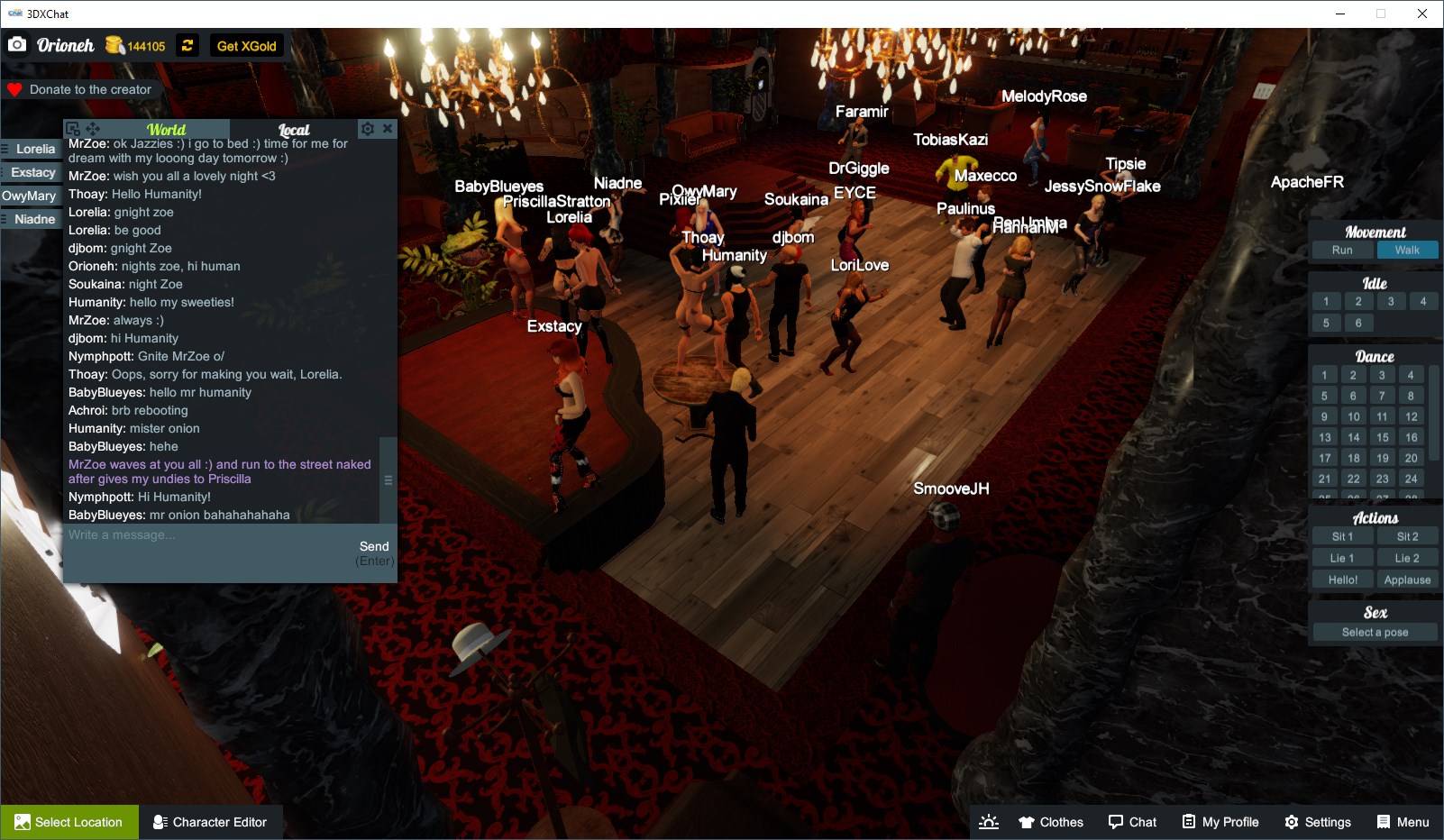The image size is (1444, 840).
Task: Click the heart icon next to Donate
Action: 13,89
